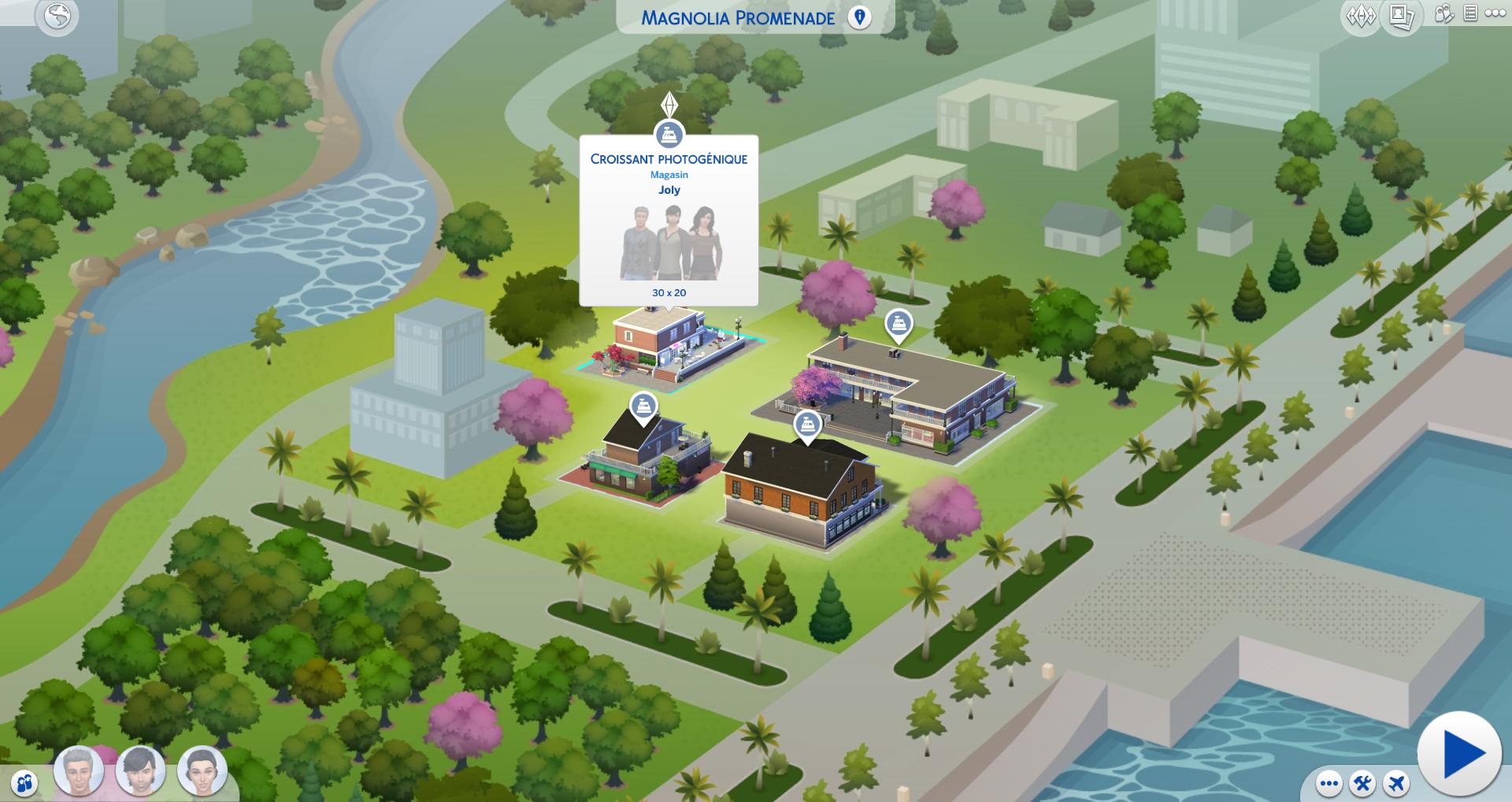This screenshot has height=802, width=1512.
Task: Enter build mode via hammer and wrench
Action: point(1362,784)
